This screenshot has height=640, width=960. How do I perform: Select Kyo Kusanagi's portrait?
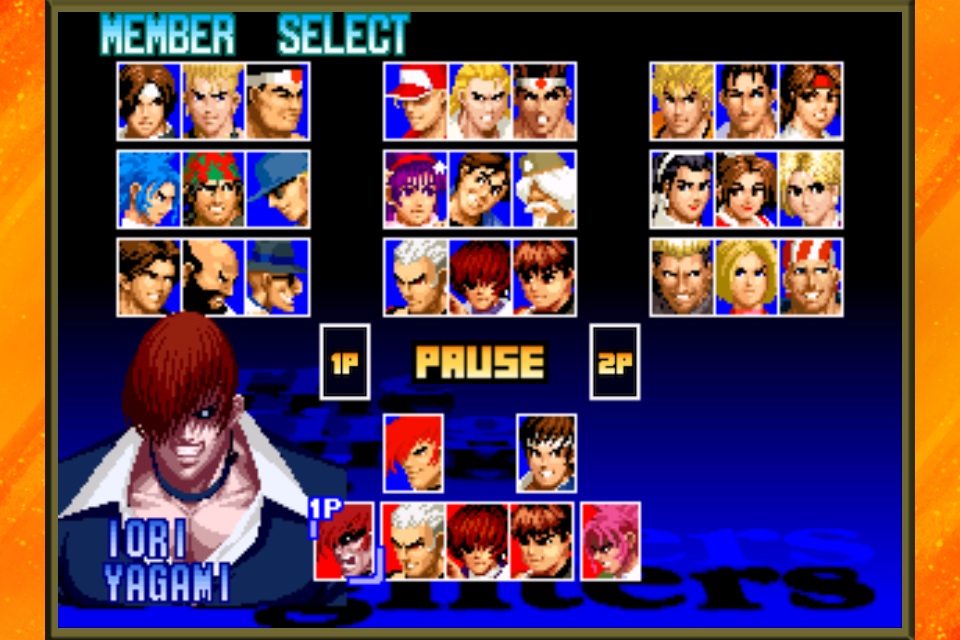click(149, 101)
